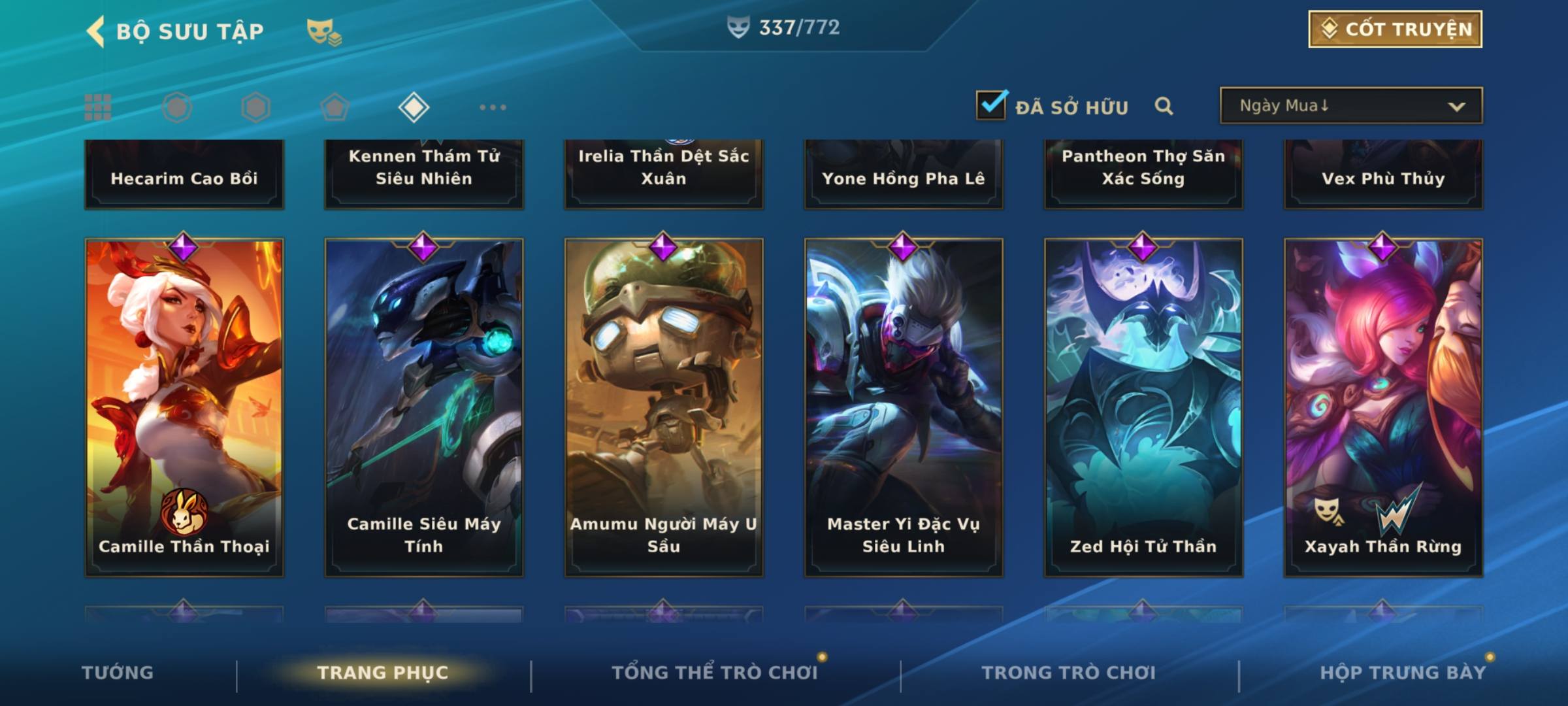Screen dimensions: 1568x706
Task: Open the Xayah Thần Rừng skin card
Action: [x=1383, y=407]
